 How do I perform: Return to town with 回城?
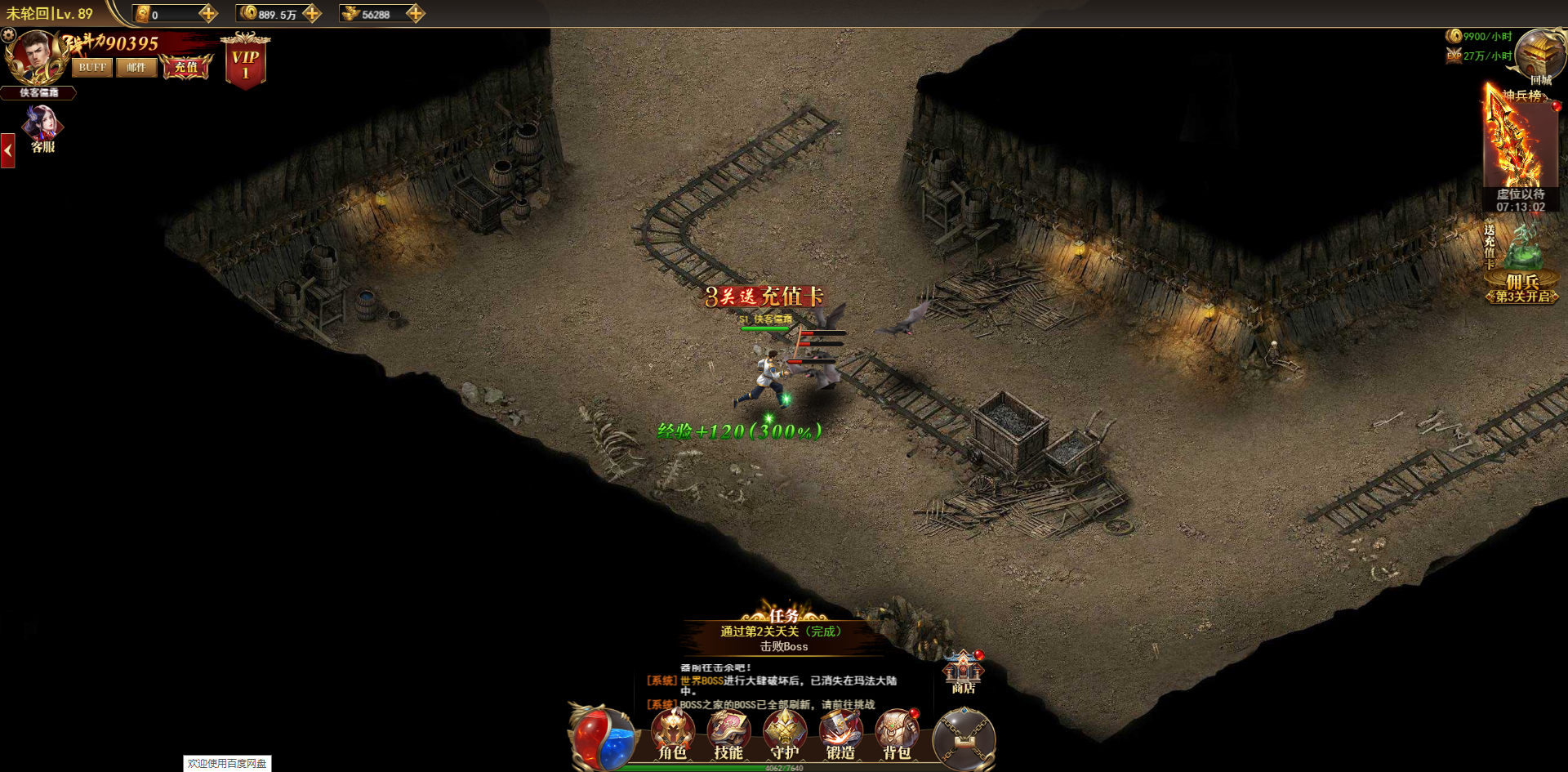1540,57
